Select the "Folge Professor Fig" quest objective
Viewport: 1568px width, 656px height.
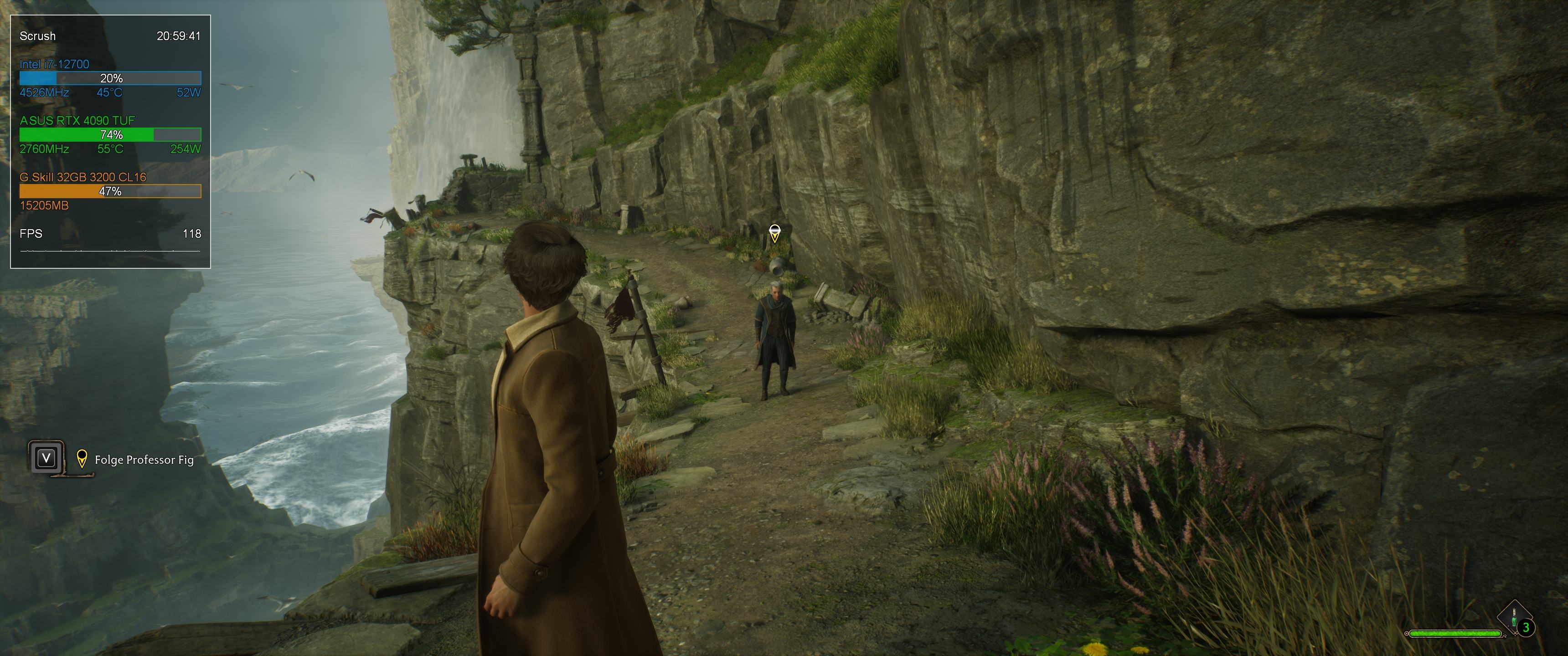144,460
